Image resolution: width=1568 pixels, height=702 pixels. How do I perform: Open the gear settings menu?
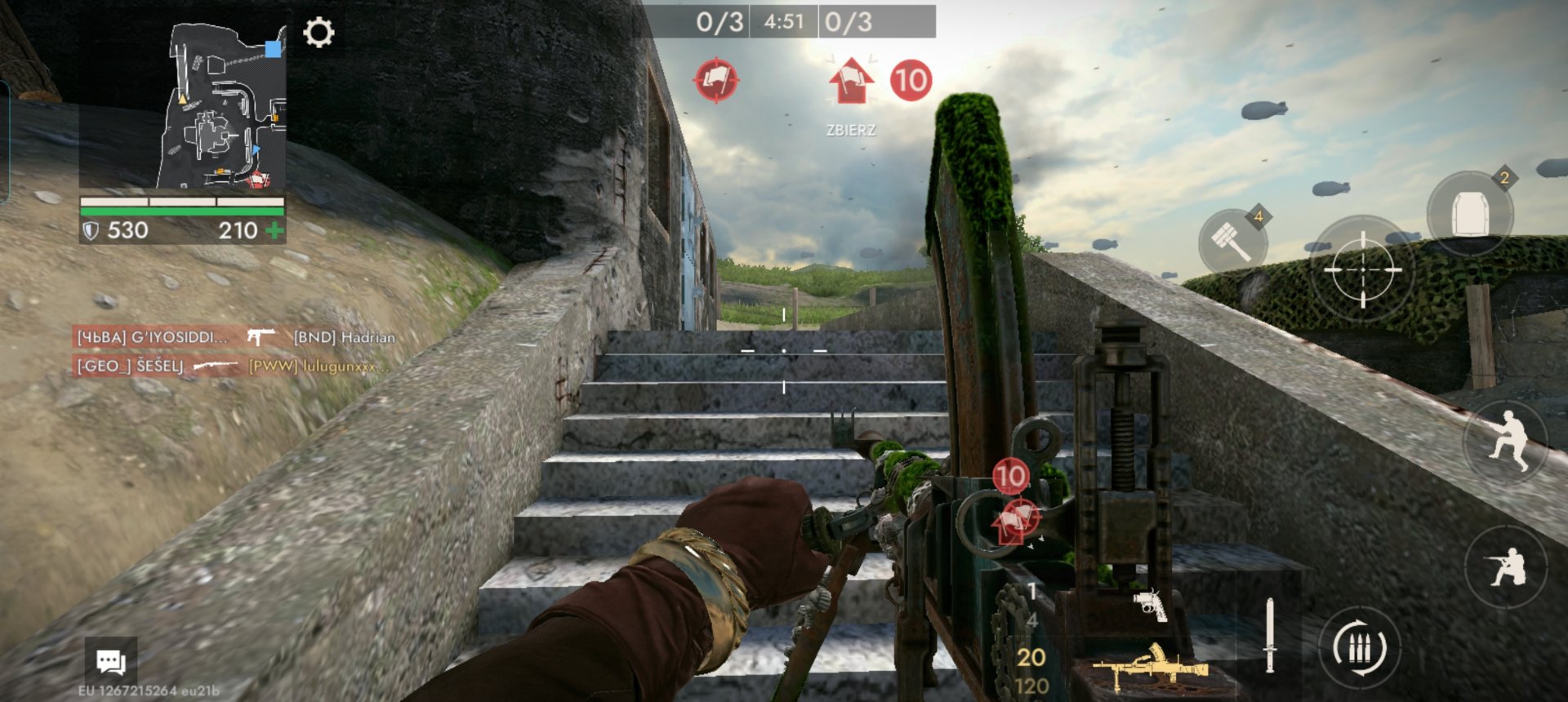tap(318, 33)
